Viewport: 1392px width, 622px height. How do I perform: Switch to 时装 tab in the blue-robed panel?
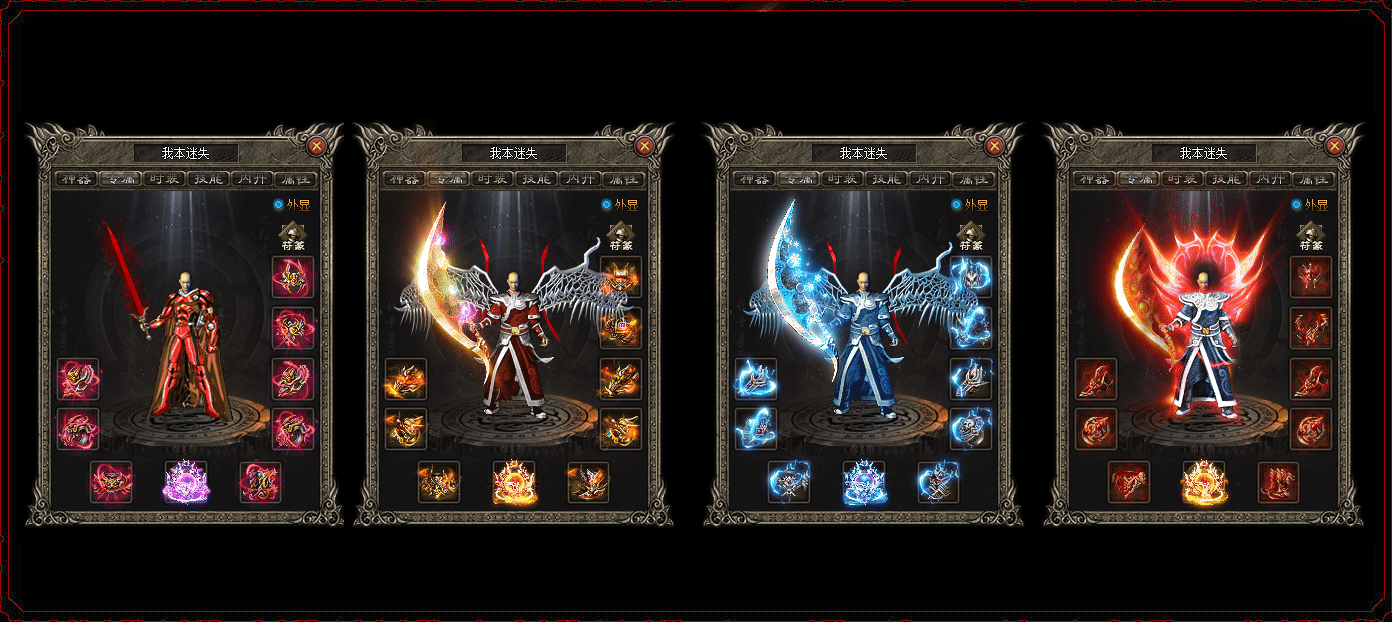click(842, 179)
